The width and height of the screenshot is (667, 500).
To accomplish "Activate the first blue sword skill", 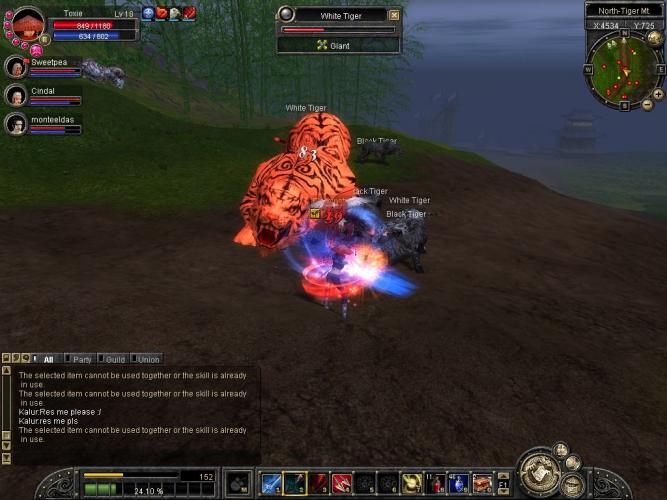I will click(271, 484).
